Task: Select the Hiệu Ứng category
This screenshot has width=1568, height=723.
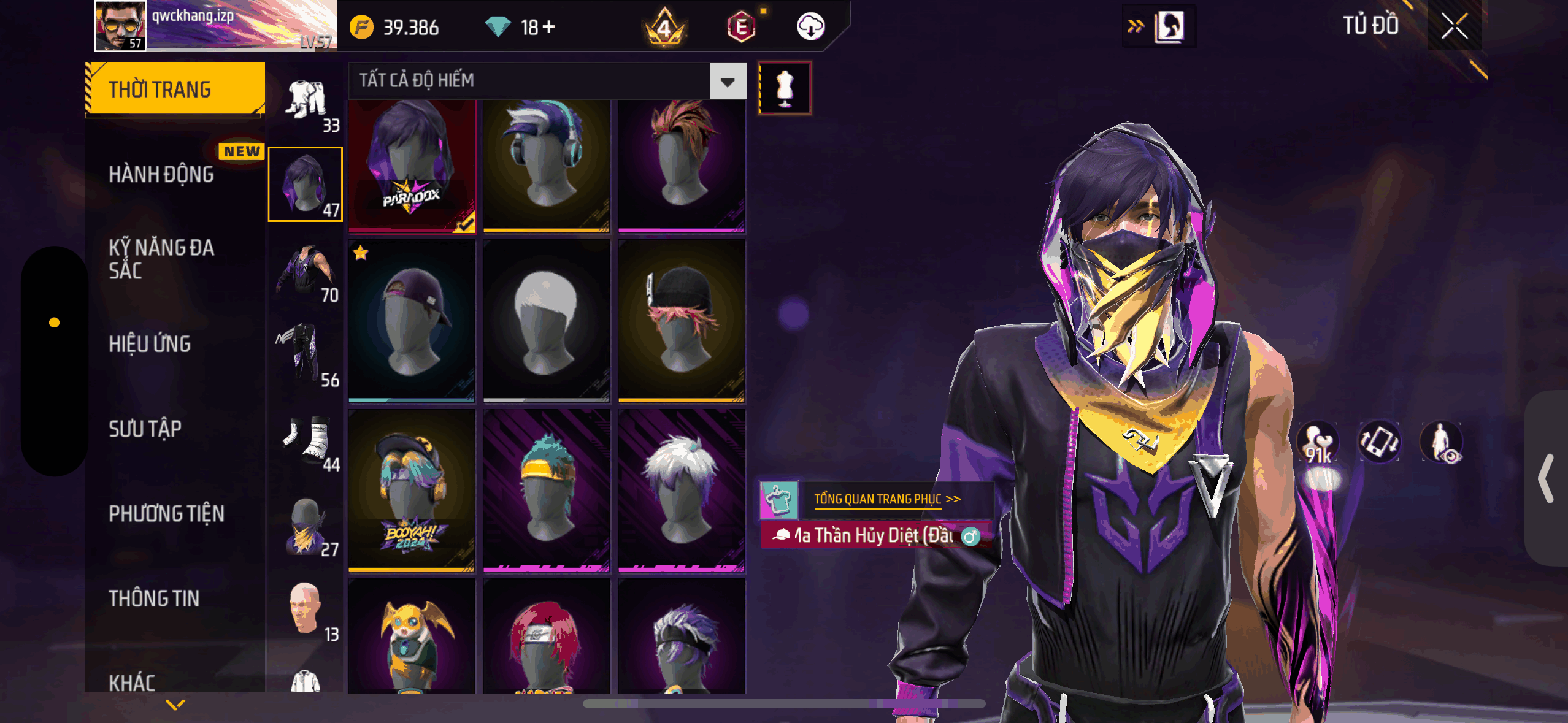Action: coord(150,344)
